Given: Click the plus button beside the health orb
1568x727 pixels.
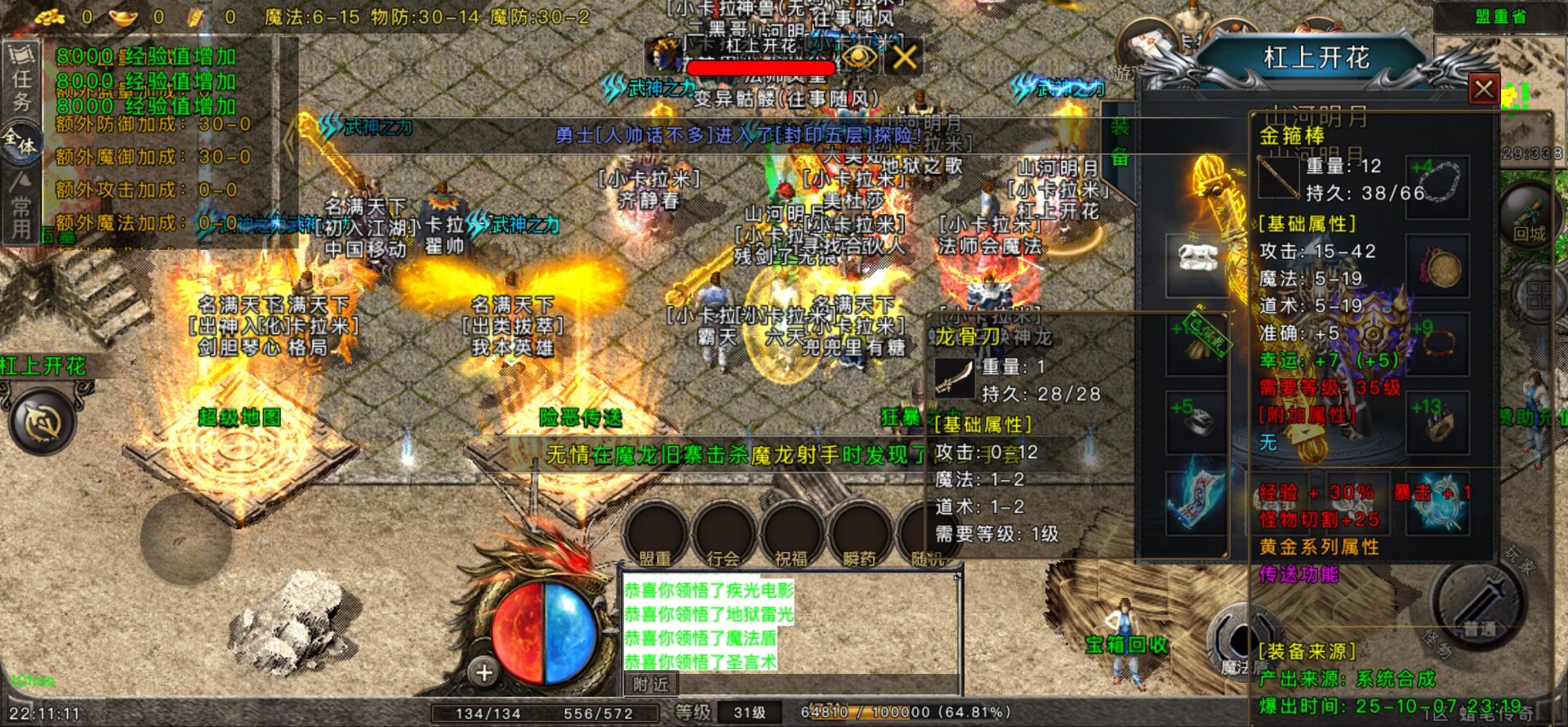Looking at the screenshot, I should click(483, 672).
